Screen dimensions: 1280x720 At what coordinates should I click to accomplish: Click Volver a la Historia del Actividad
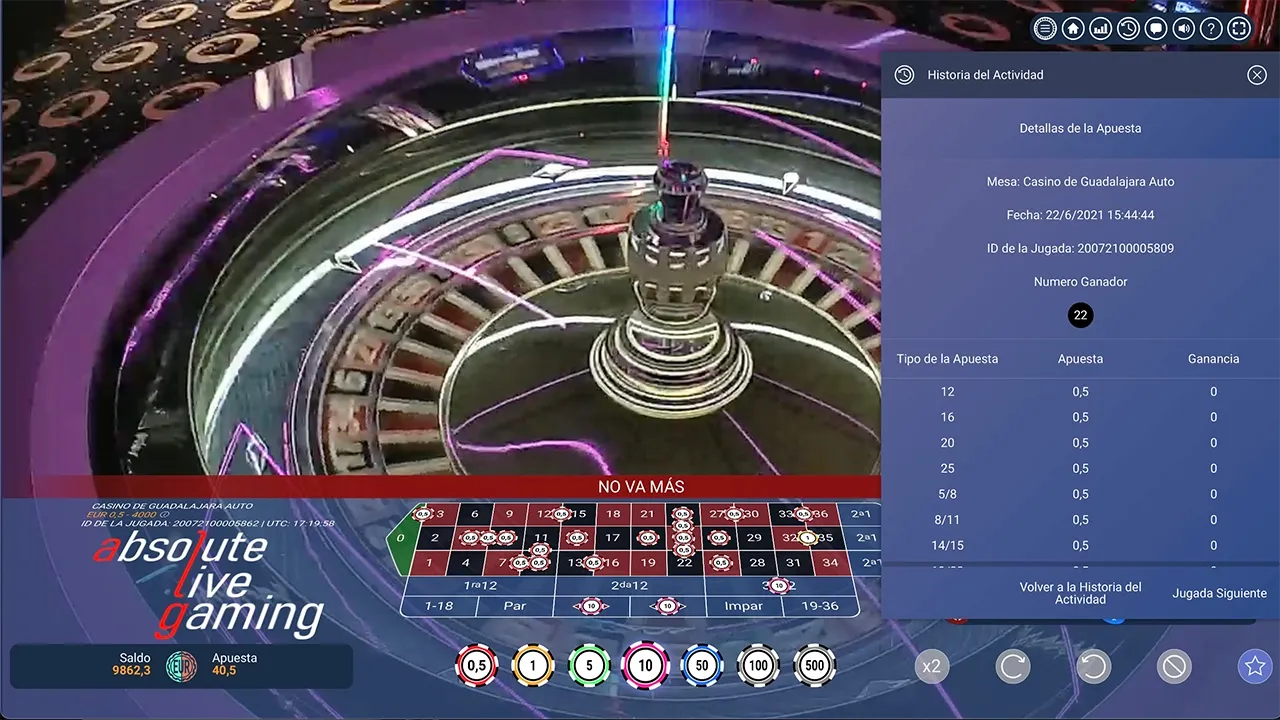[1080, 593]
